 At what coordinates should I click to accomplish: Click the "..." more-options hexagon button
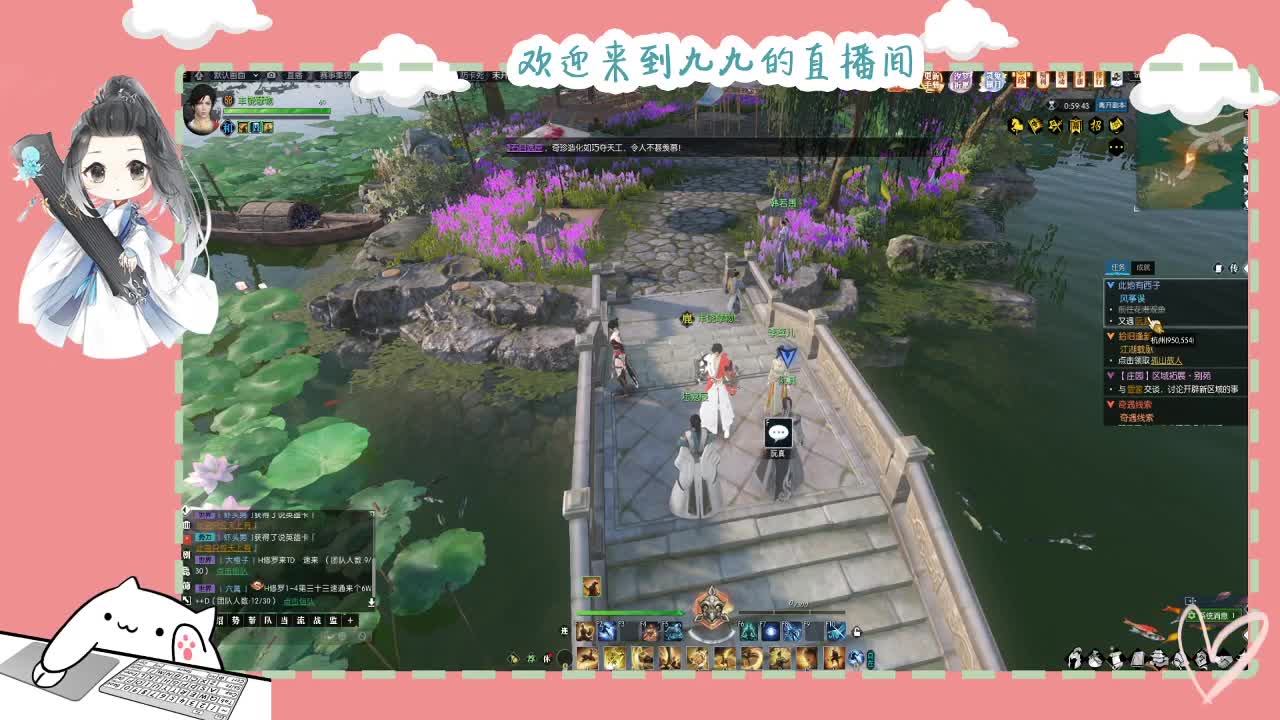point(1116,146)
